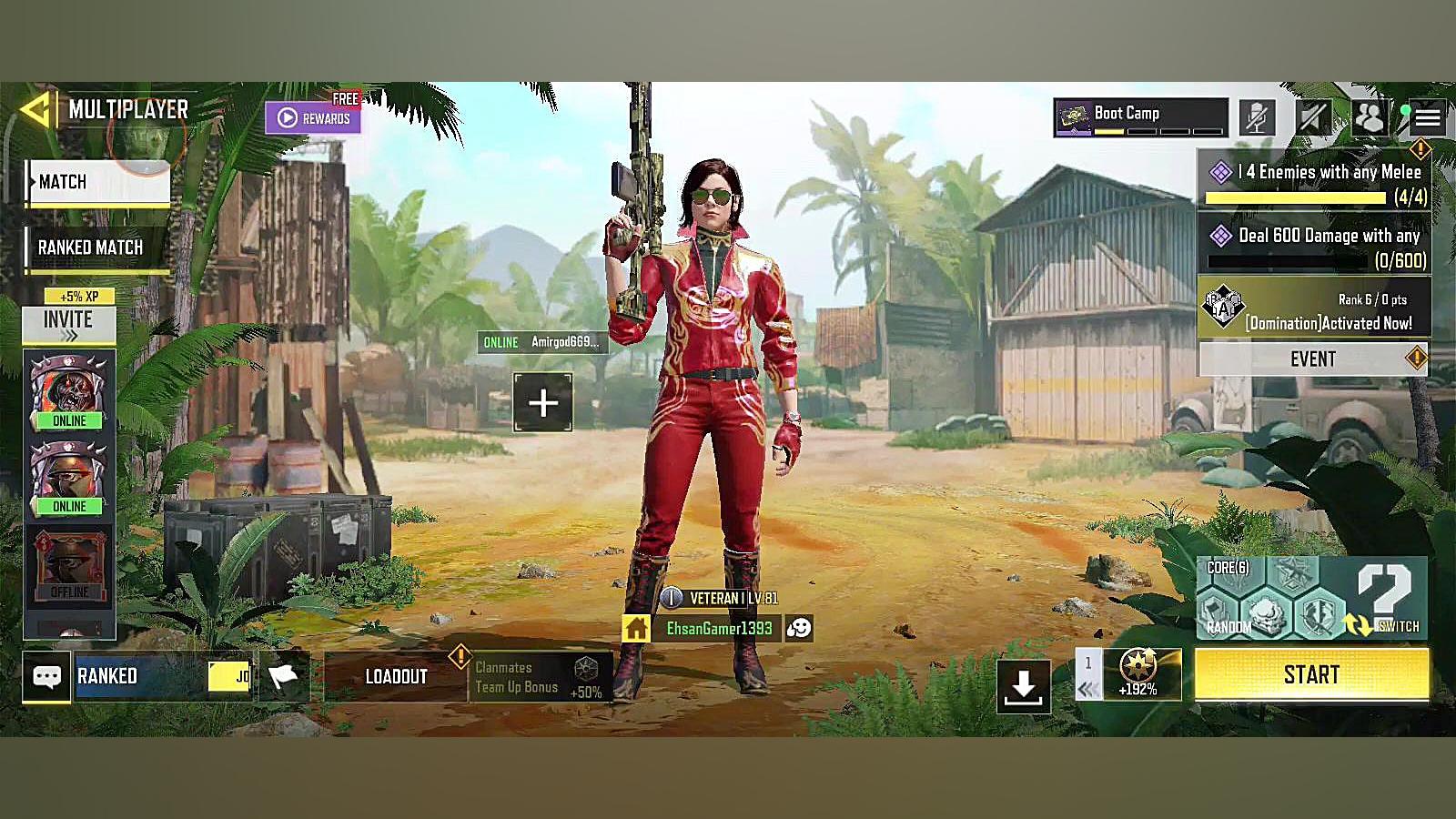Viewport: 1456px width, 819px height.
Task: Open the Boot Camp pass
Action: (x=1140, y=117)
